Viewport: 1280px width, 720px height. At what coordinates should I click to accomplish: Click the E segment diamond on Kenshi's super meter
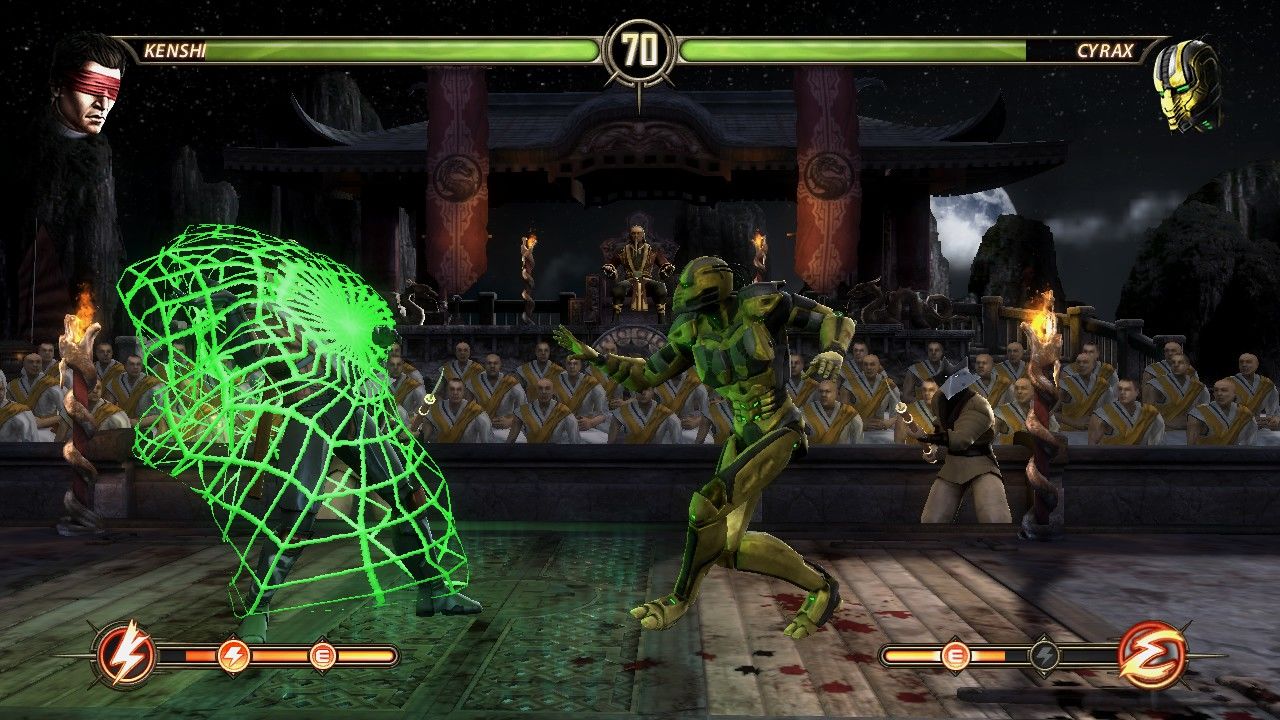pyautogui.click(x=321, y=656)
